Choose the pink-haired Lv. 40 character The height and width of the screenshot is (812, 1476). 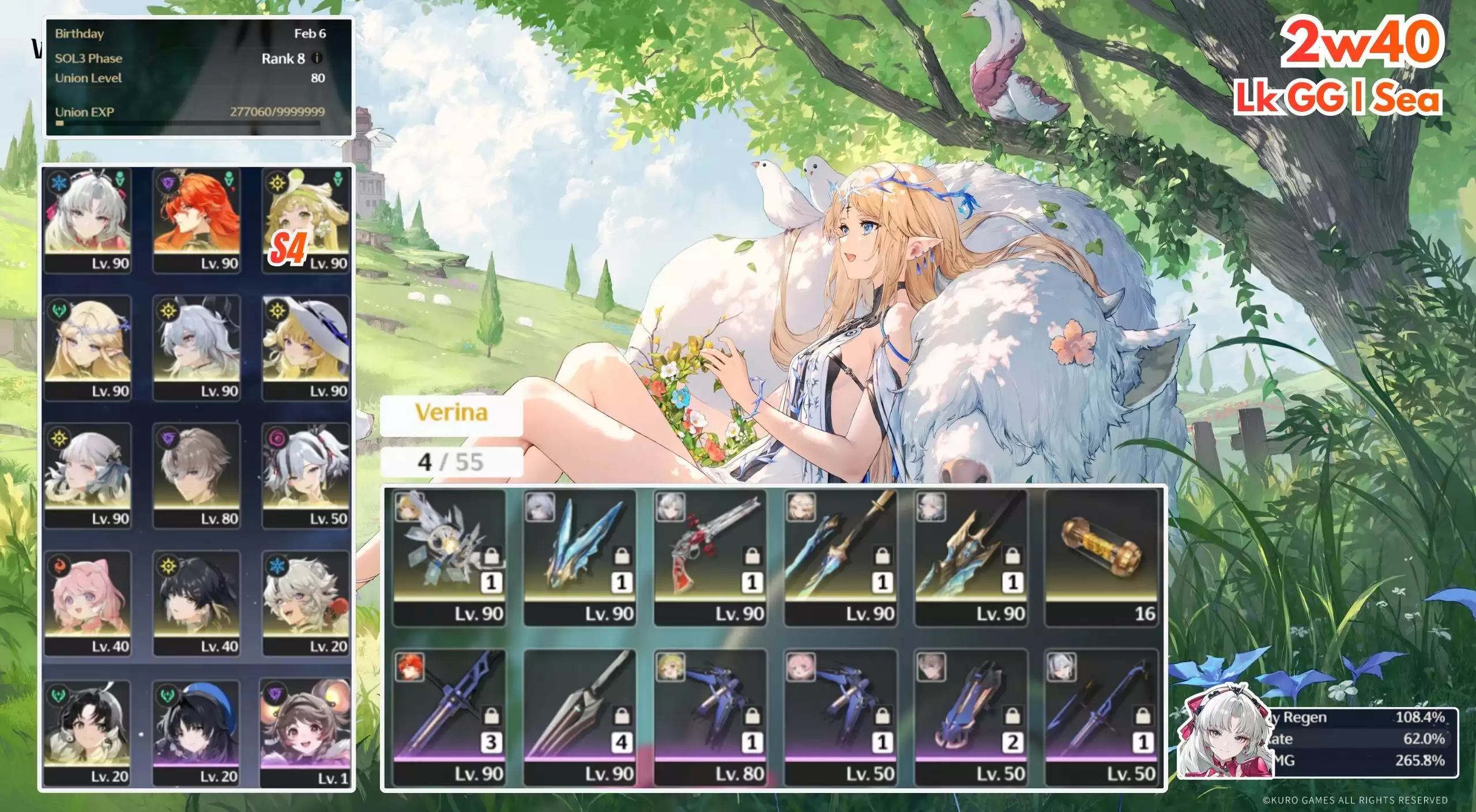coord(88,603)
